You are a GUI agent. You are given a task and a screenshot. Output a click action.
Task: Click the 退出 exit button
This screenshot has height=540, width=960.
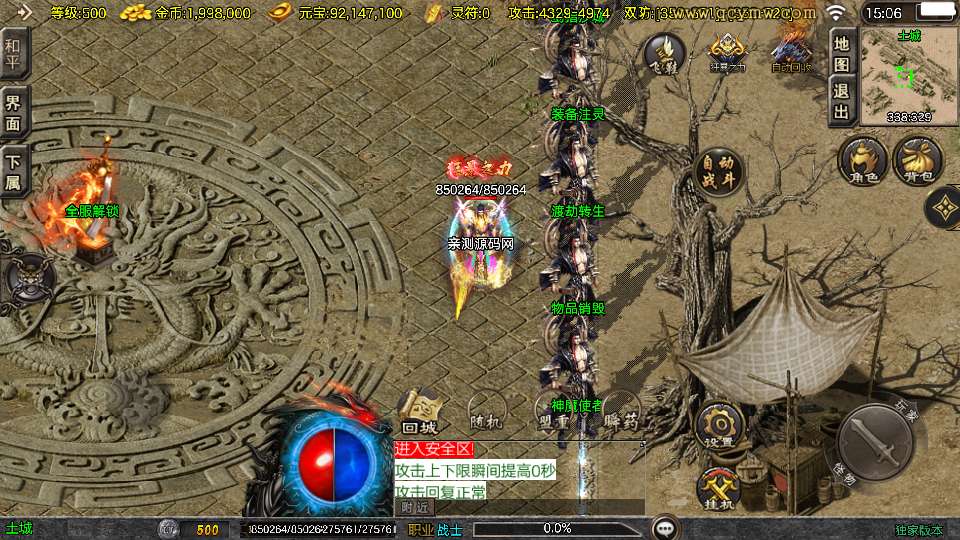tap(842, 100)
